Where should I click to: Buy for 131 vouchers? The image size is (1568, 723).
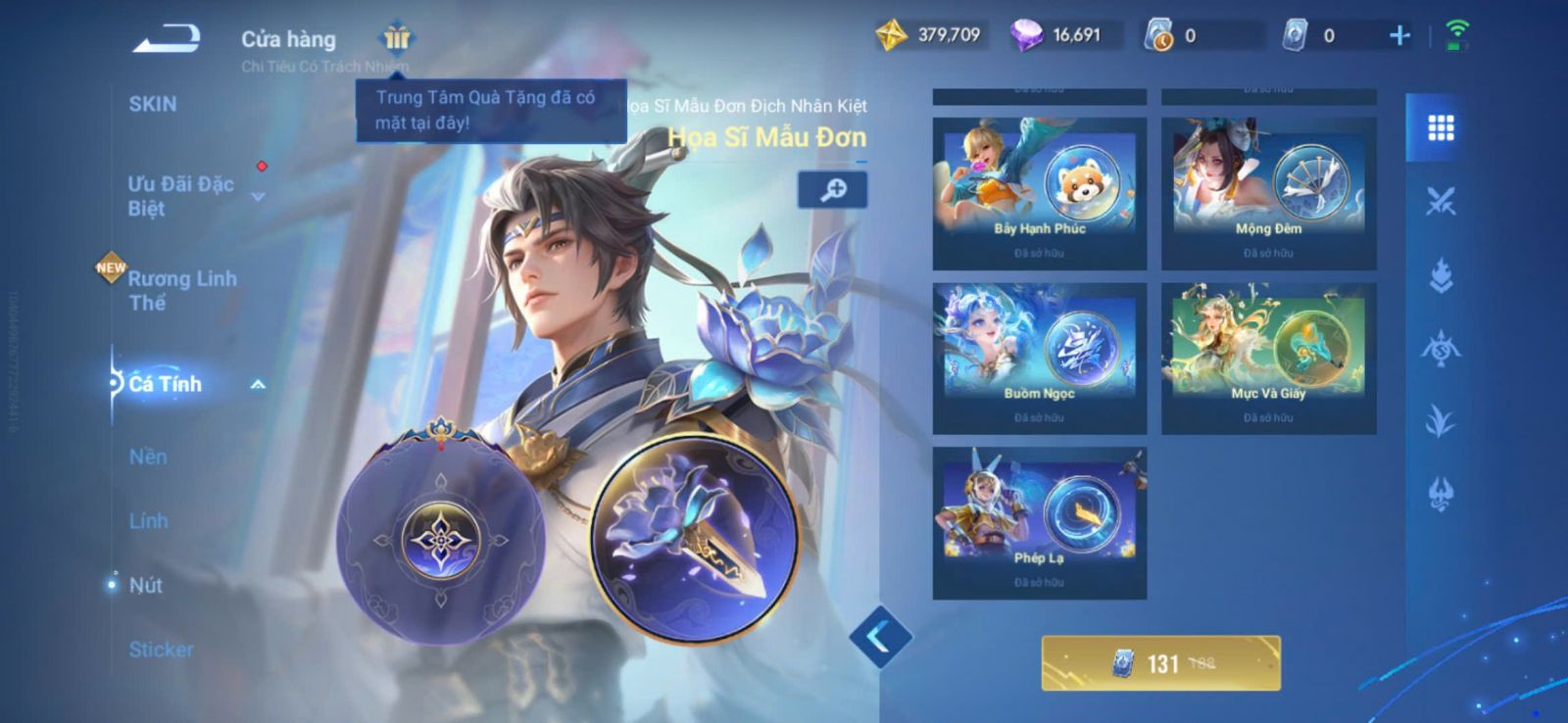click(x=1160, y=663)
